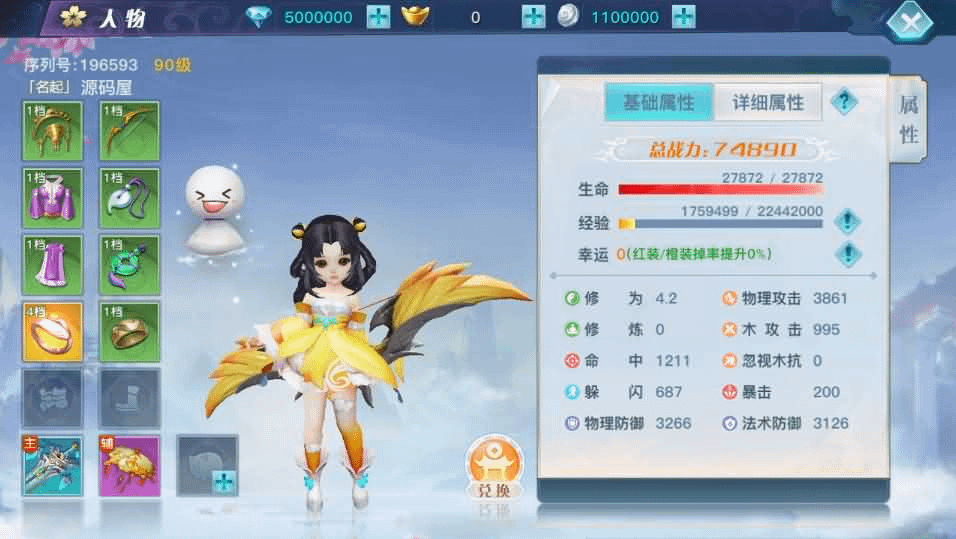Add gold ingots with the plus button
The height and width of the screenshot is (539, 956).
tap(534, 17)
